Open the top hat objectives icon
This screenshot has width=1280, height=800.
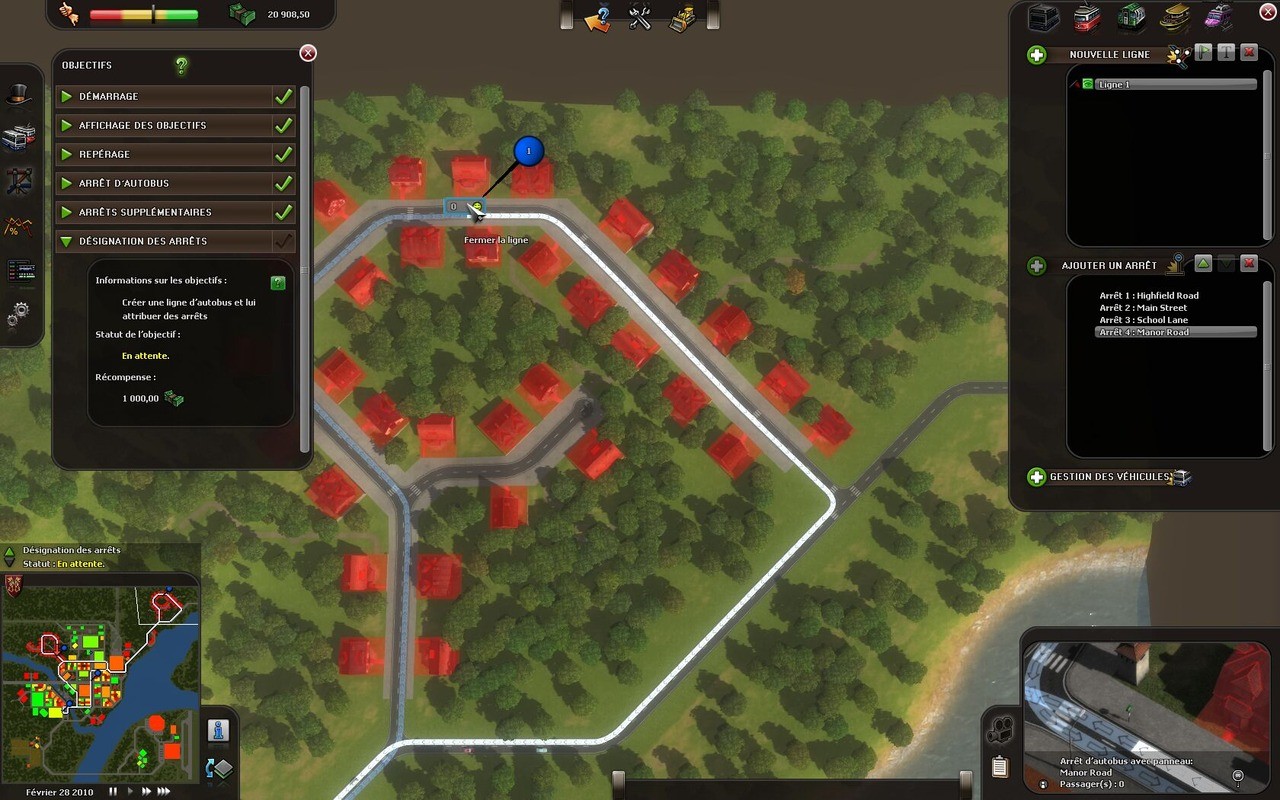19,95
